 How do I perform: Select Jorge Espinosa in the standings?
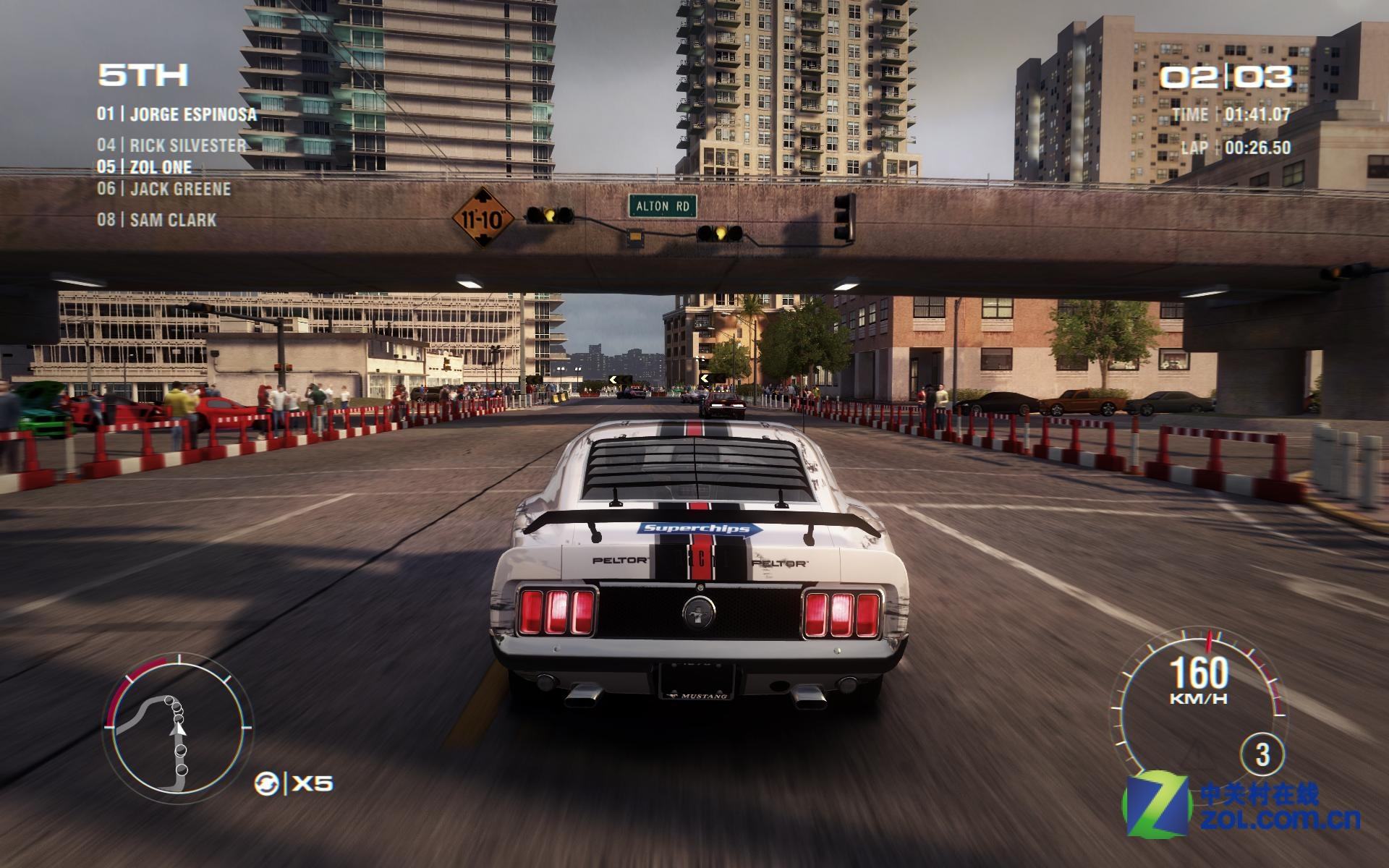[177, 114]
